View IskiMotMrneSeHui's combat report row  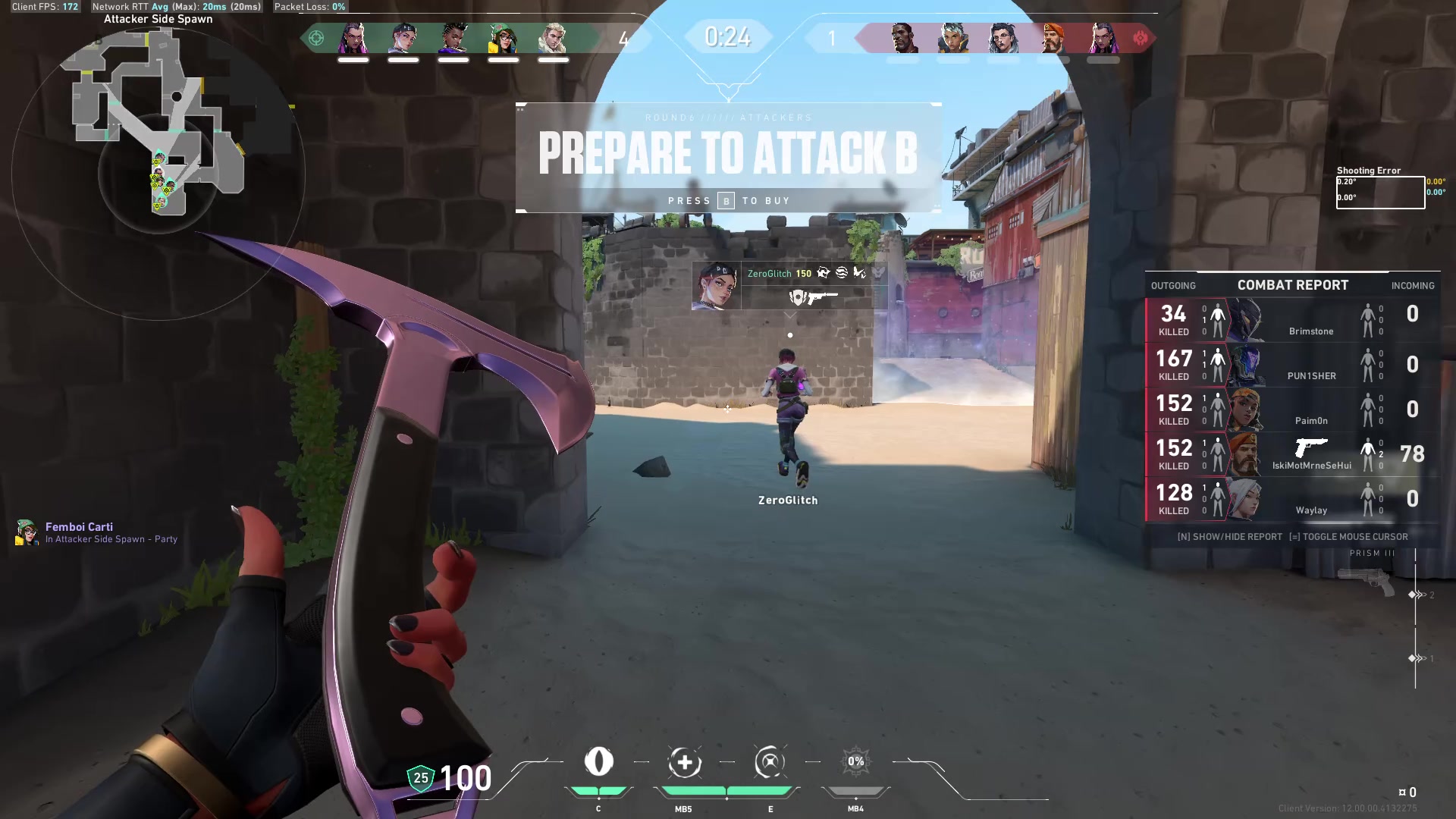(x=1292, y=454)
